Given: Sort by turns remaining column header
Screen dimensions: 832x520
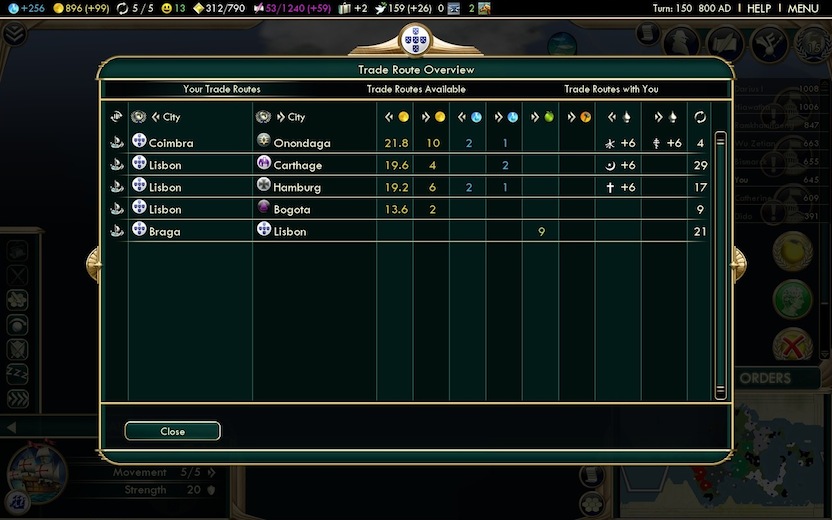Looking at the screenshot, I should pyautogui.click(x=700, y=117).
